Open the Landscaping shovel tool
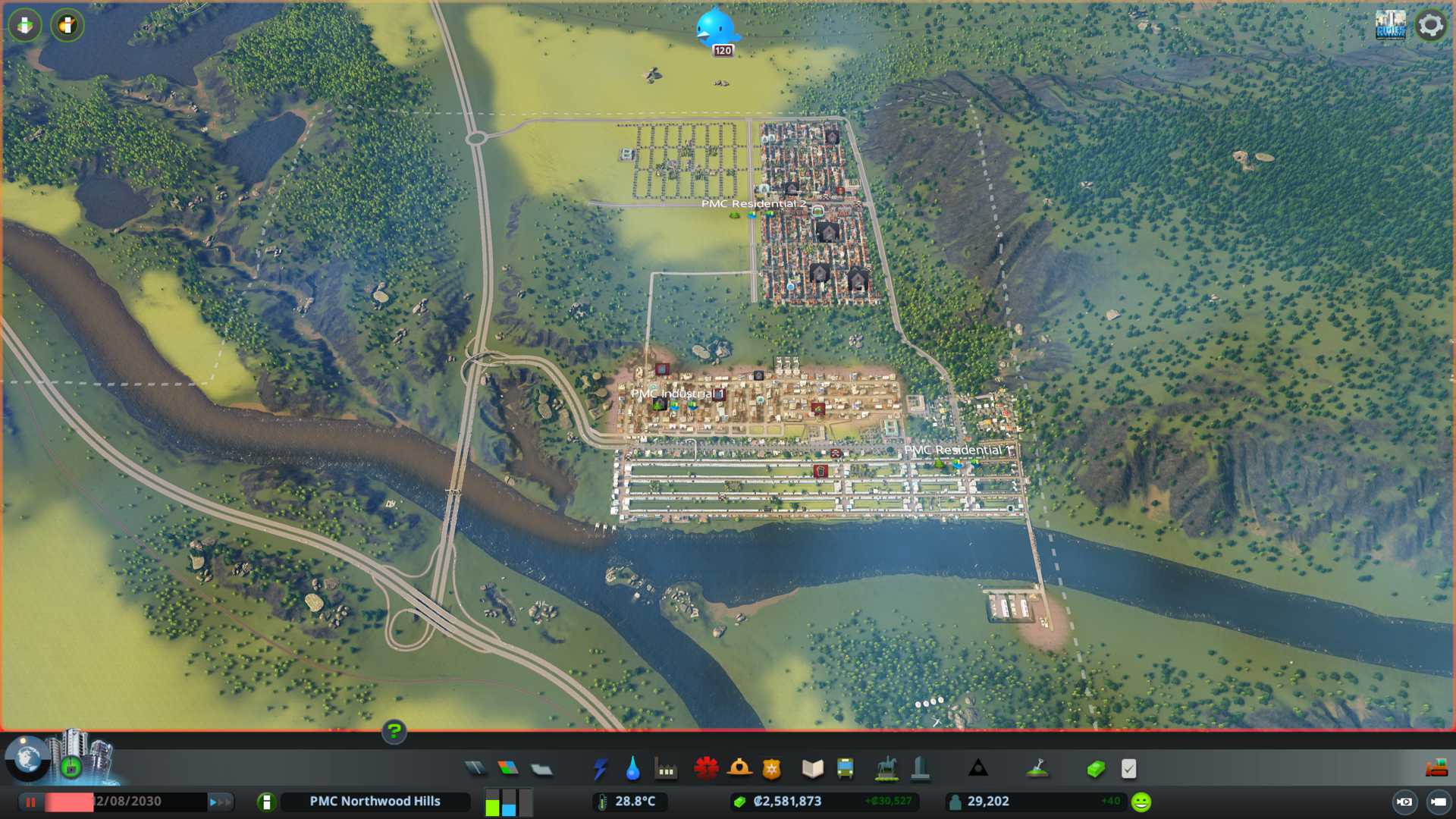Viewport: 1456px width, 819px height. (1037, 769)
